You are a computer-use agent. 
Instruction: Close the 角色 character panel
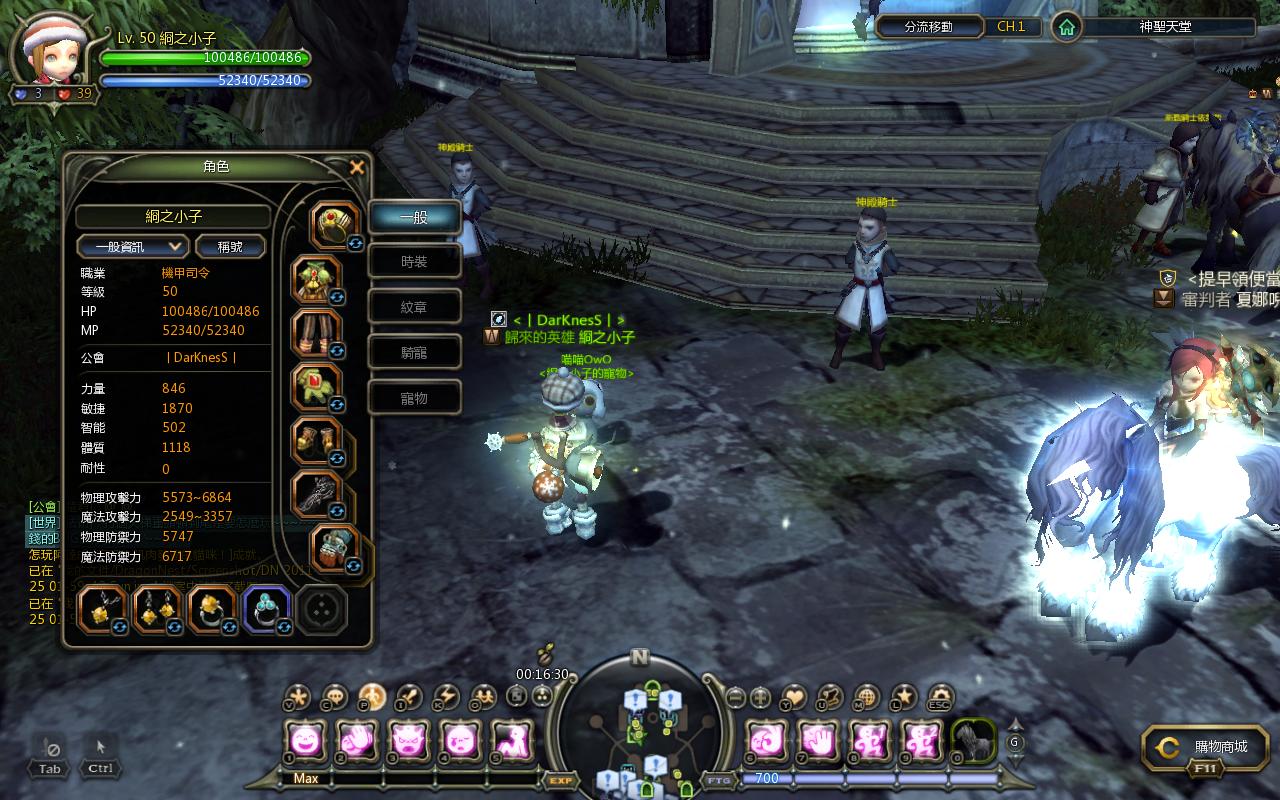(356, 168)
